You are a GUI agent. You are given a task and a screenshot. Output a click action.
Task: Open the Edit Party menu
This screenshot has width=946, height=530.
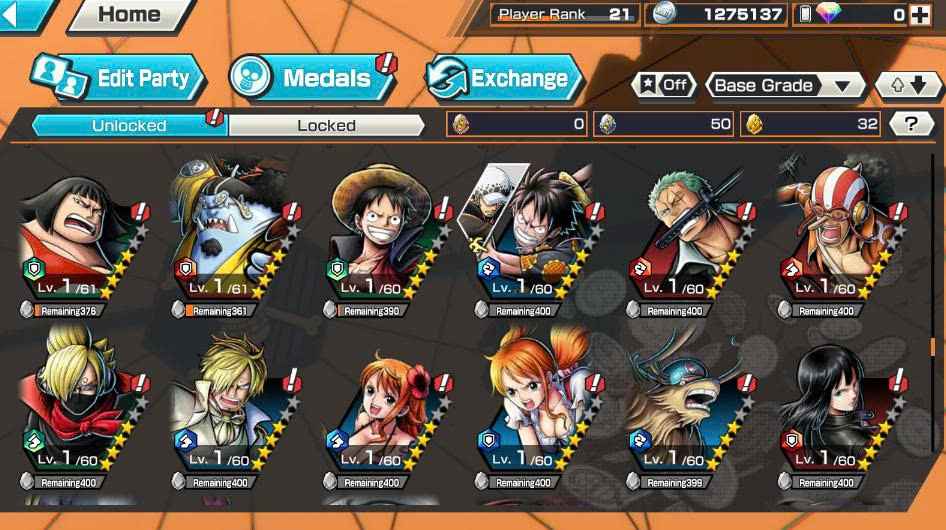(x=118, y=78)
